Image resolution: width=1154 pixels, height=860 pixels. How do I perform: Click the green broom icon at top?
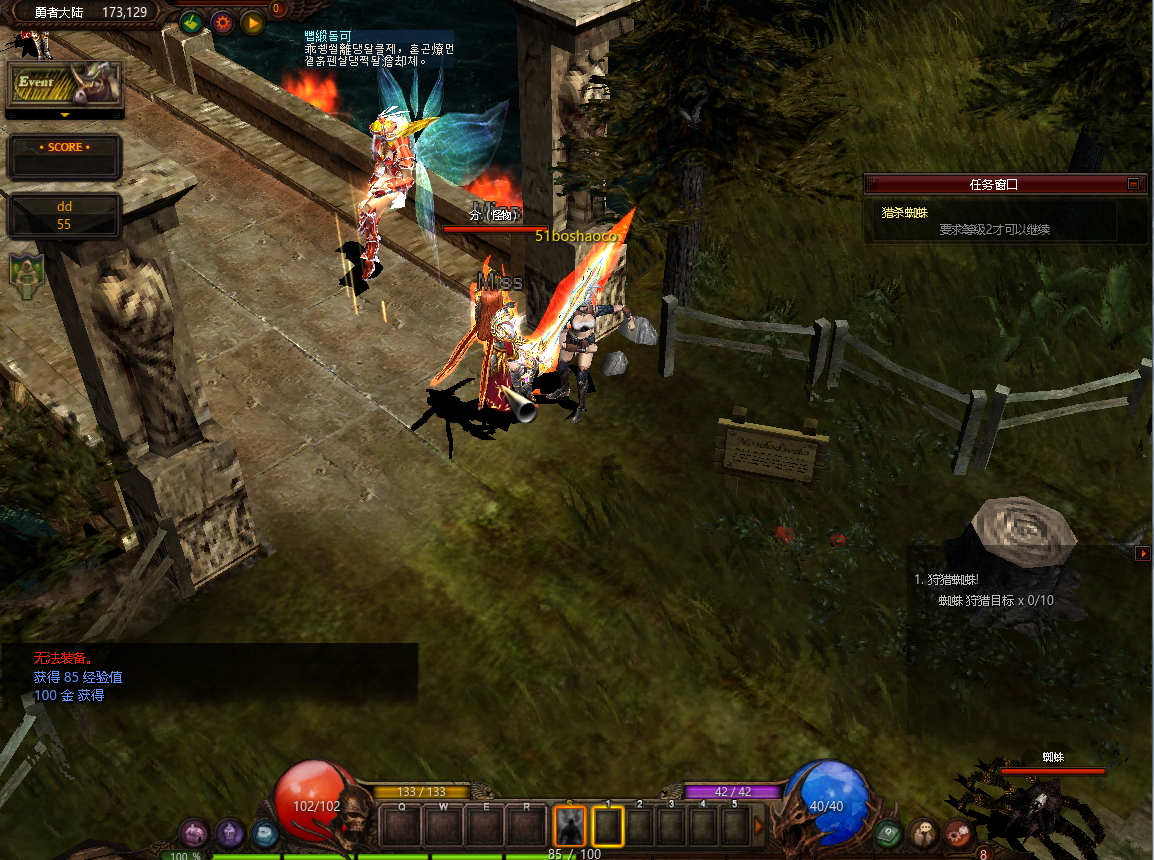coord(192,21)
